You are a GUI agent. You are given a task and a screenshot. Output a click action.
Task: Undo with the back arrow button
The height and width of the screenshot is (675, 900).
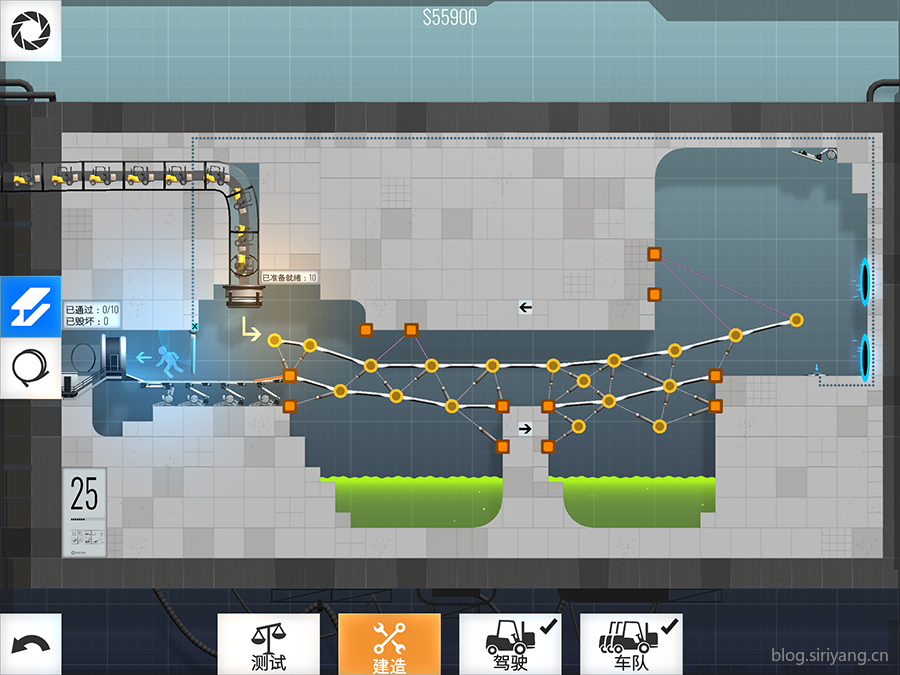pos(30,644)
